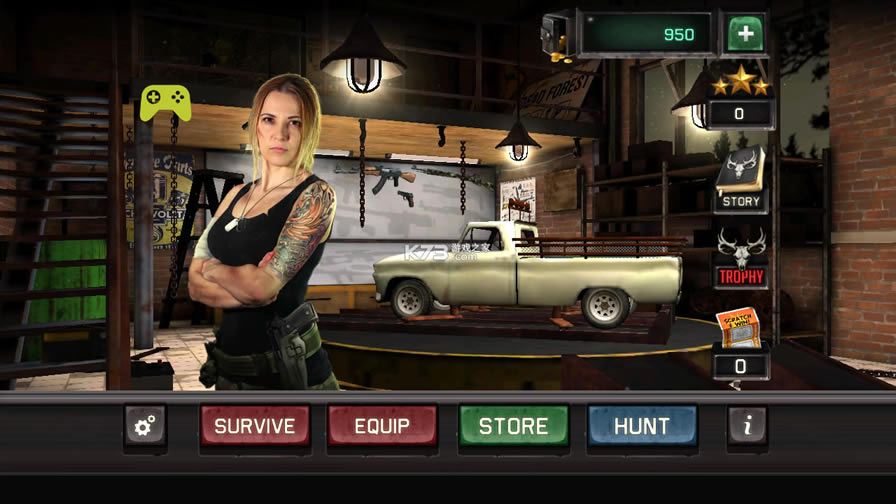The height and width of the screenshot is (504, 896).
Task: Show the info panel
Action: tap(746, 426)
